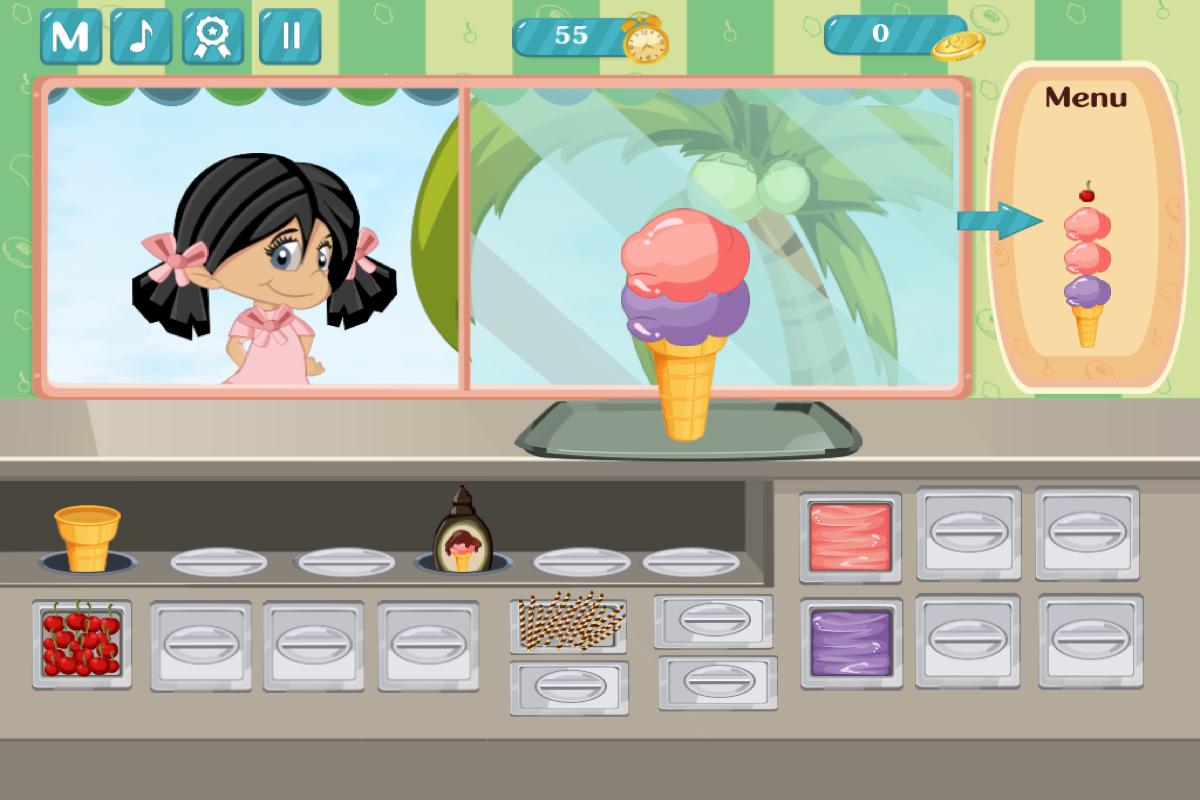This screenshot has height=800, width=1200.
Task: Toggle the music note button
Action: [141, 37]
